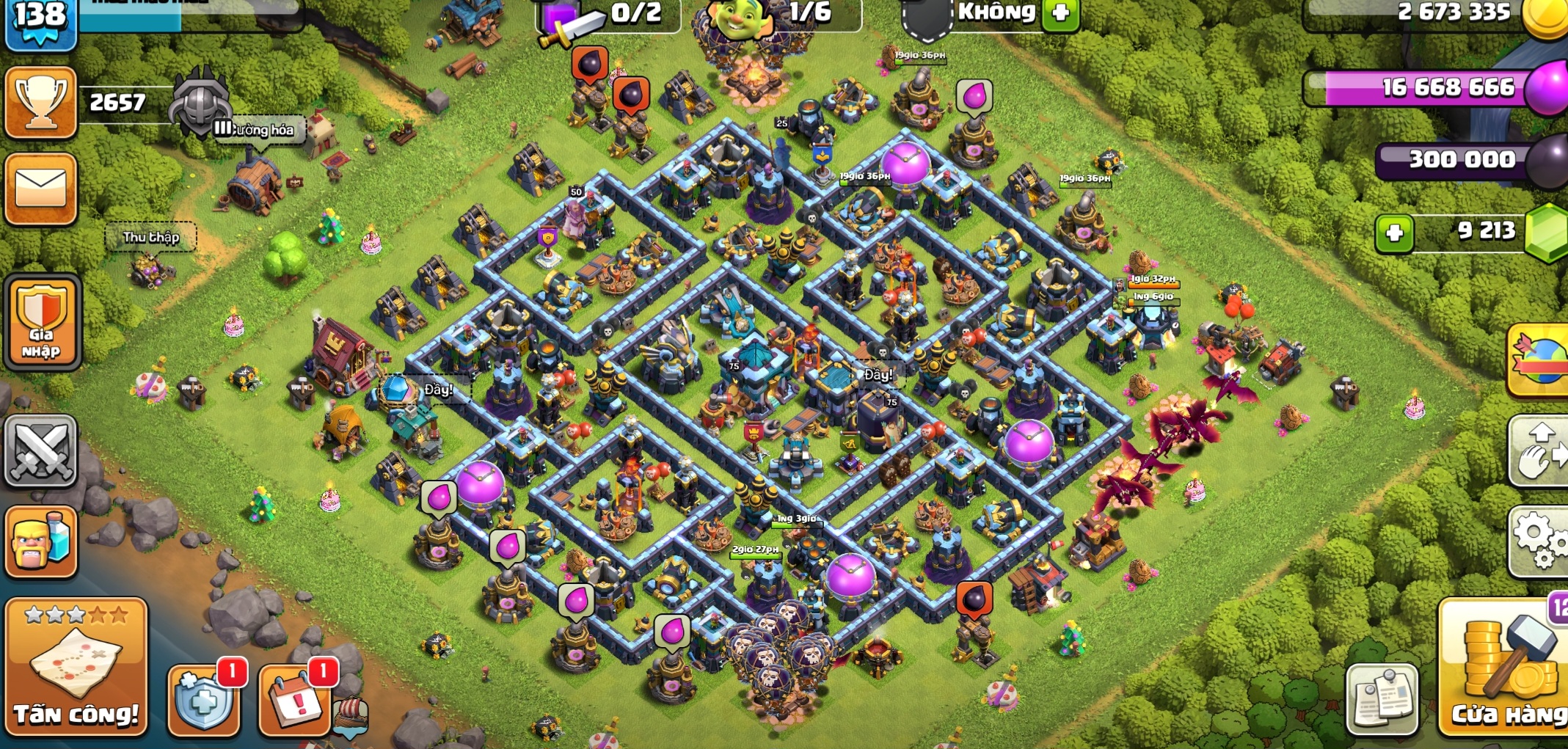Screen dimensions: 1568x749
Task: Open the notes clipboard button
Action: pos(1382,698)
